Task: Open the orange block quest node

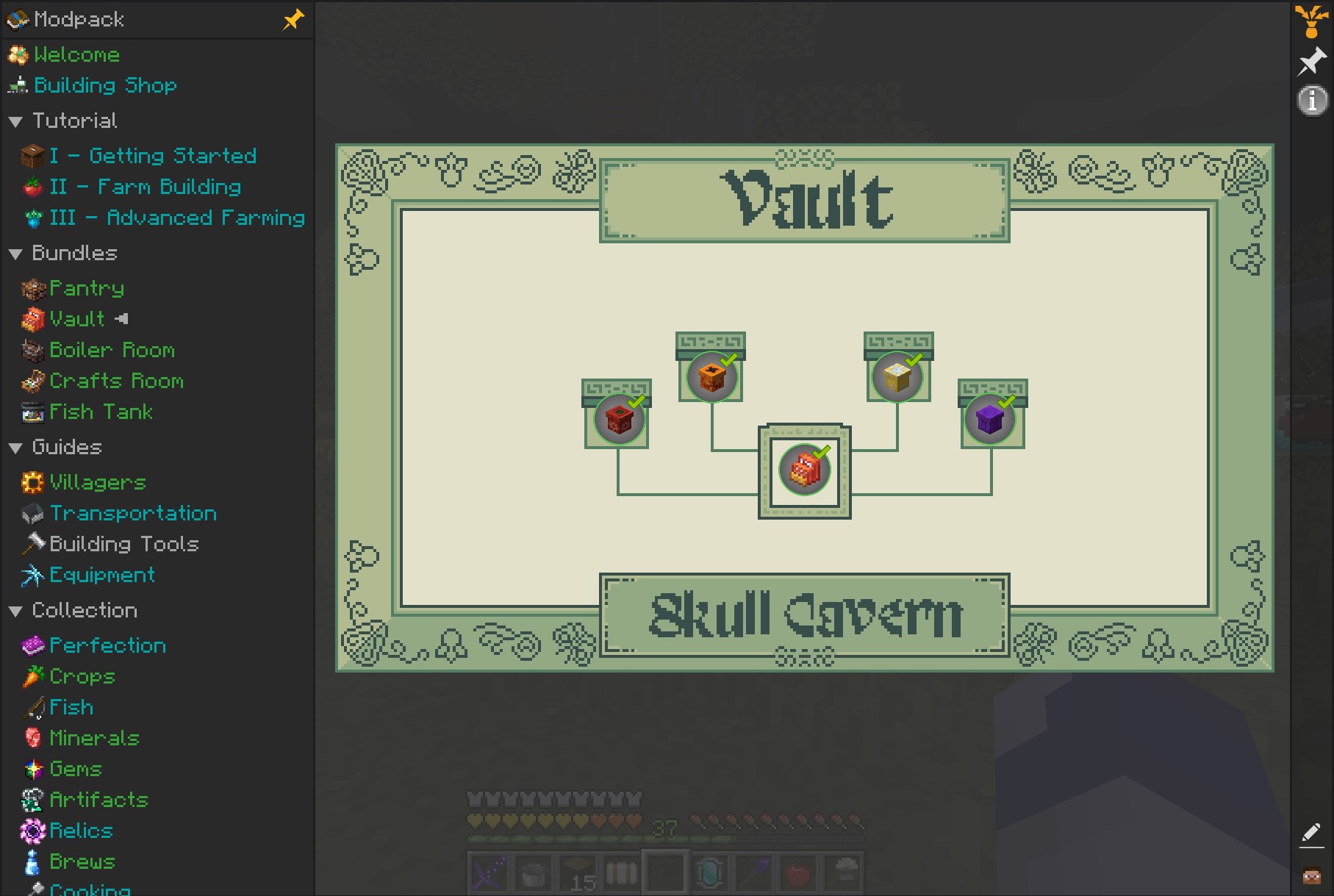Action: pyautogui.click(x=711, y=376)
